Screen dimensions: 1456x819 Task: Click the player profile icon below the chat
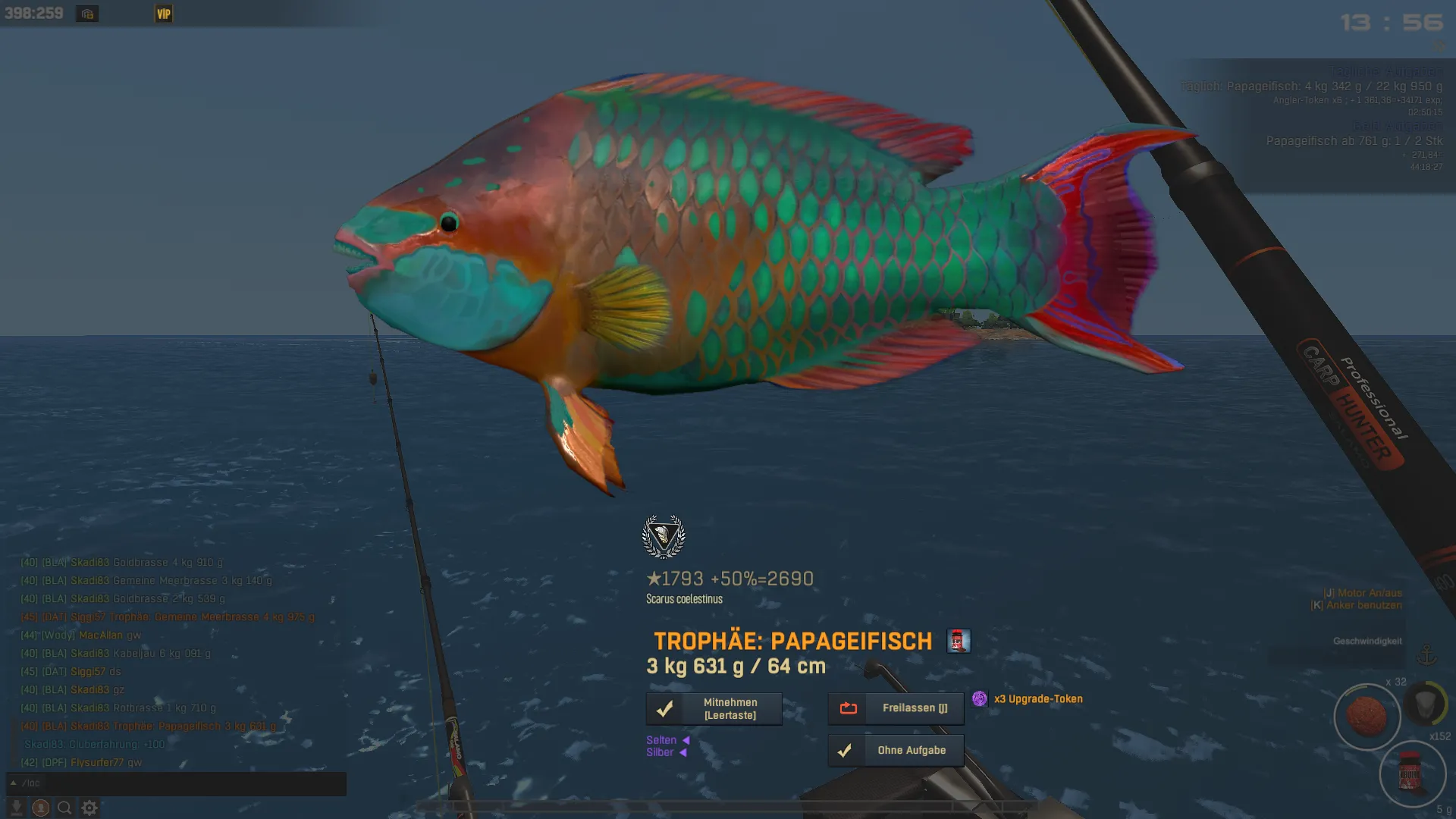coord(41,808)
